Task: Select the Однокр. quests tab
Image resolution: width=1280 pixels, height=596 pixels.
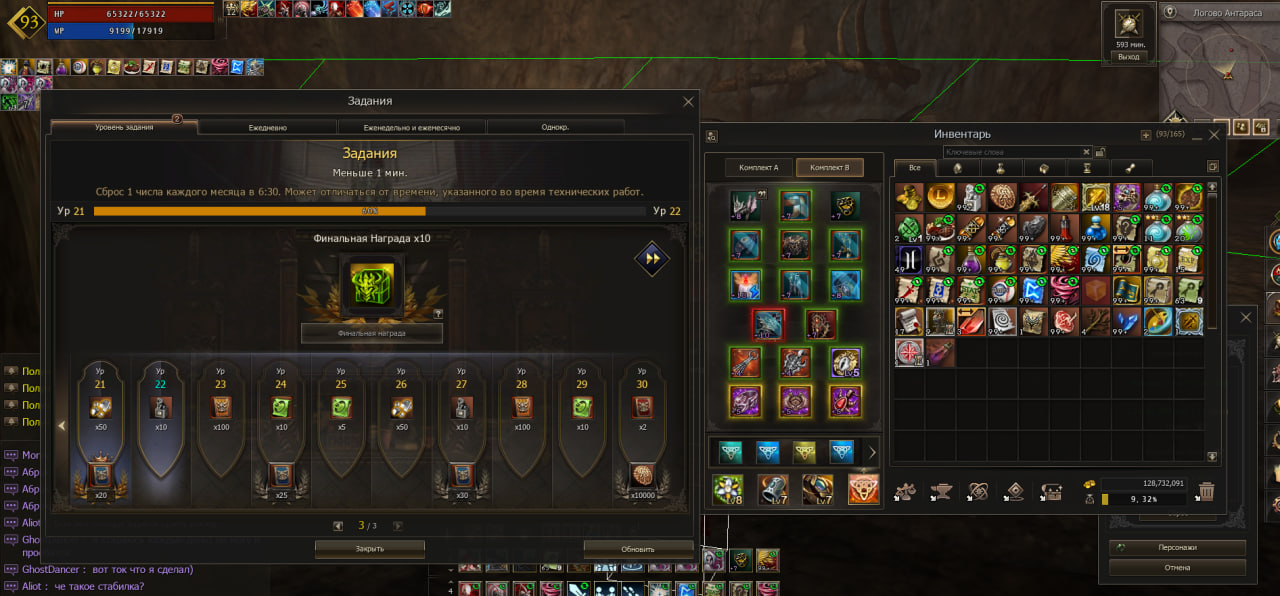Action: (x=555, y=128)
